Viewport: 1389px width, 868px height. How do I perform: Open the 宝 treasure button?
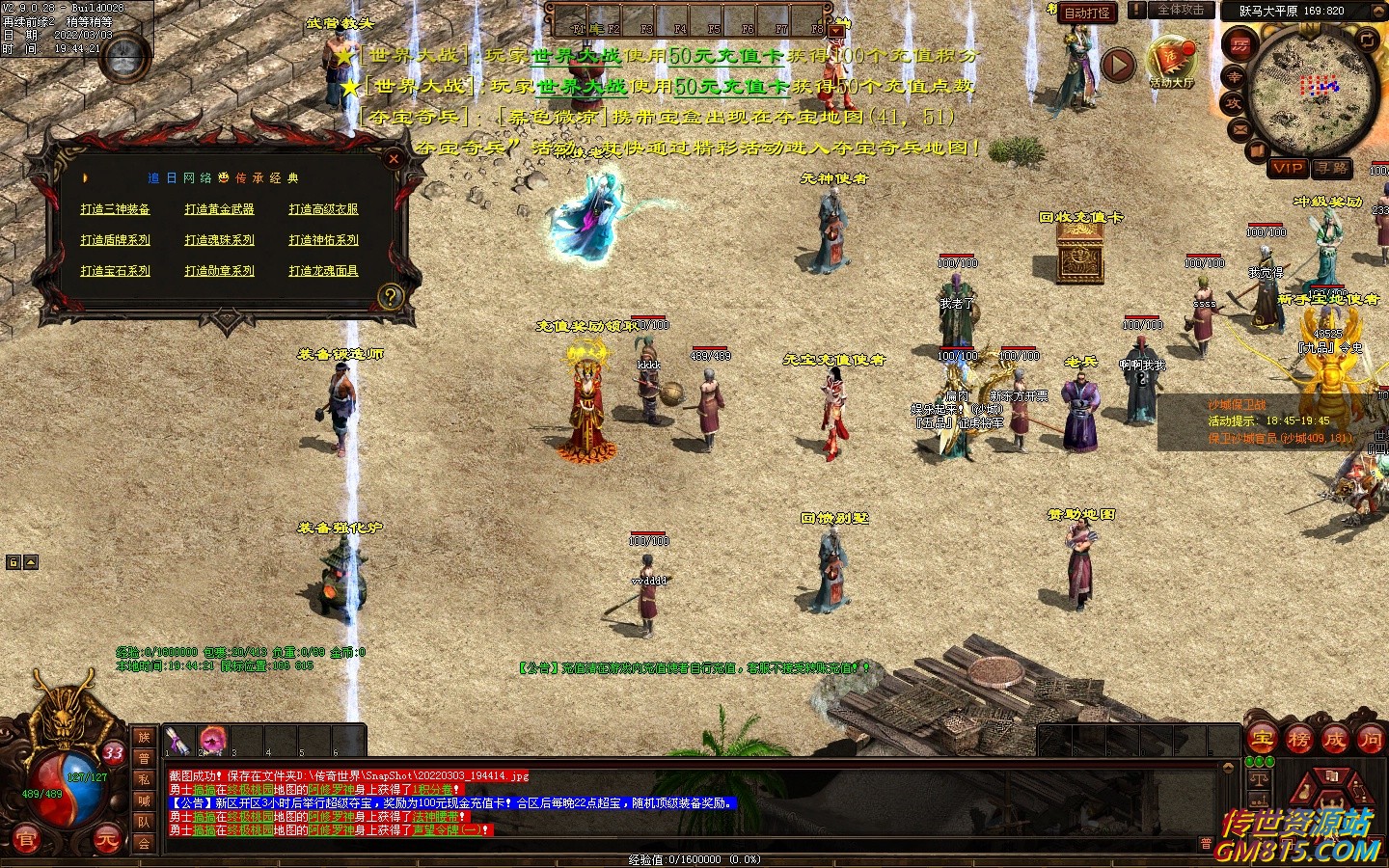pos(1263,740)
